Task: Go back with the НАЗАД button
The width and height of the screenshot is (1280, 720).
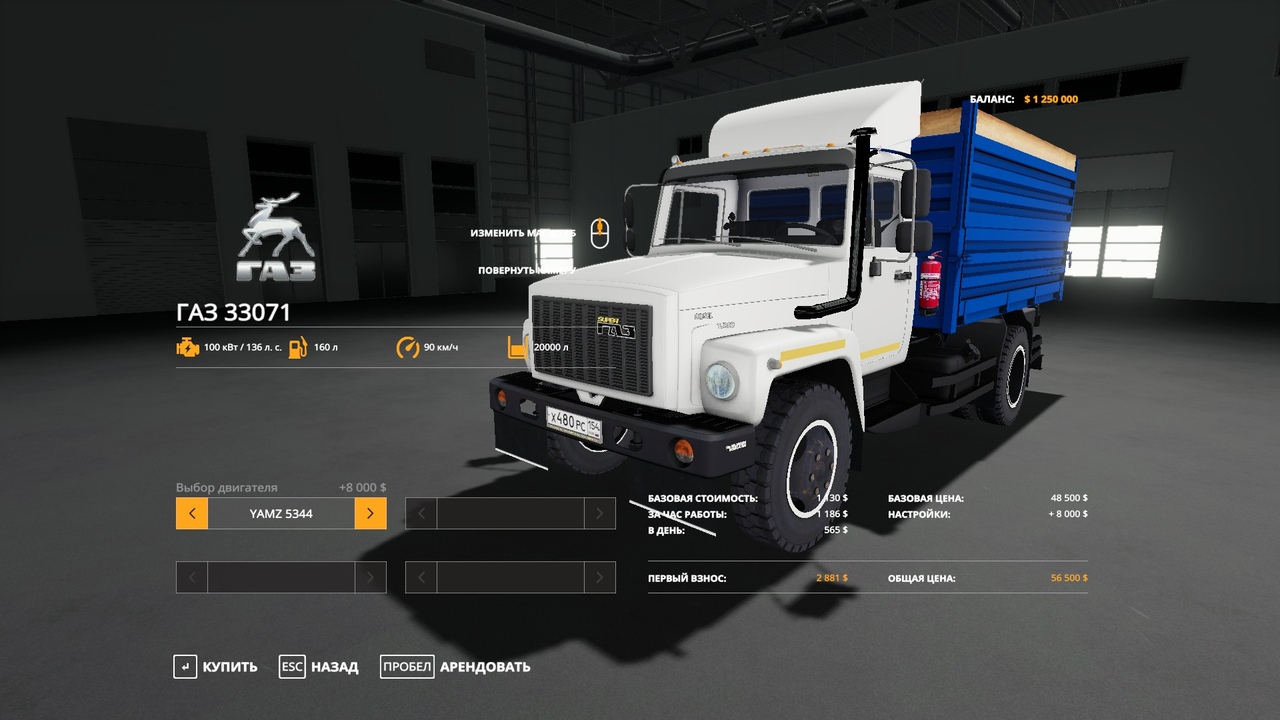Action: tap(320, 667)
